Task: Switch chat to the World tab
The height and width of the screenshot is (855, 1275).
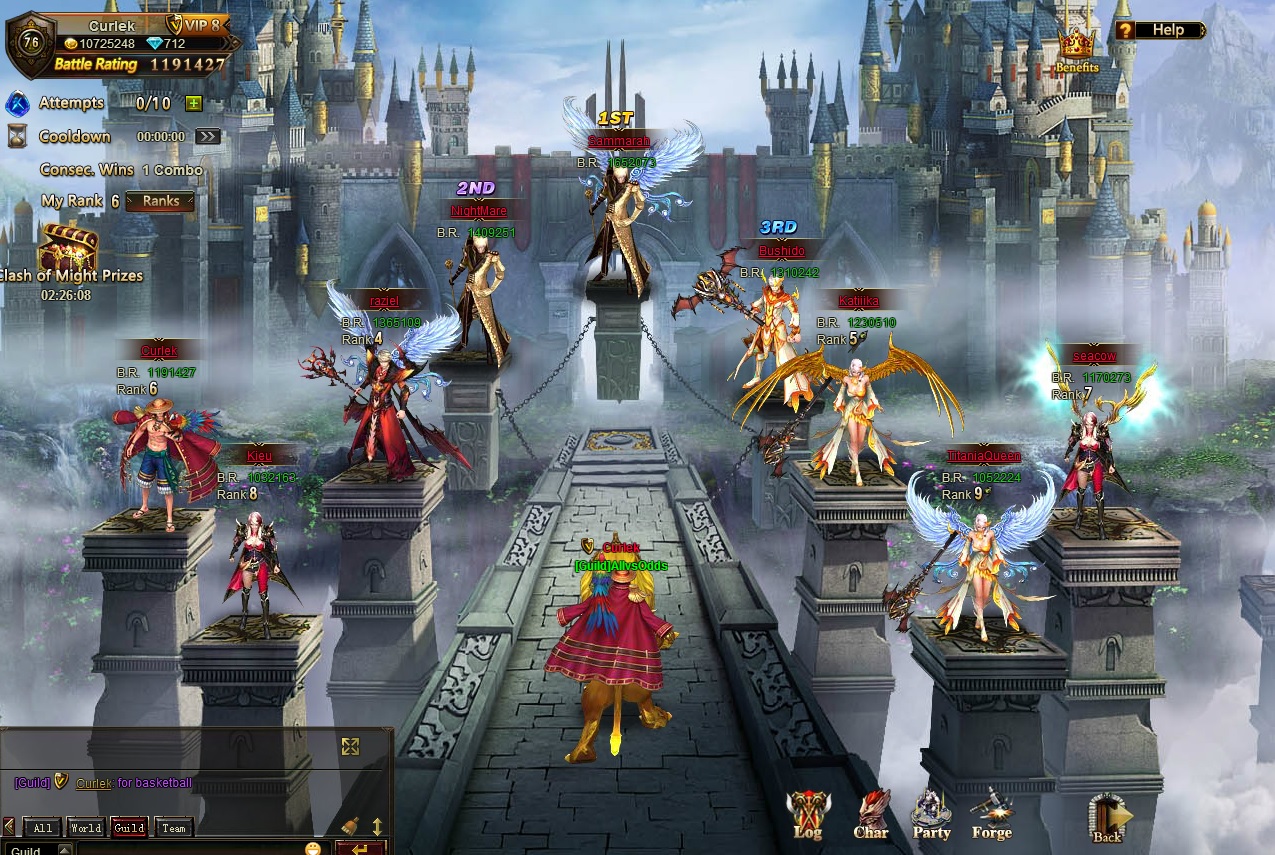Action: click(86, 828)
